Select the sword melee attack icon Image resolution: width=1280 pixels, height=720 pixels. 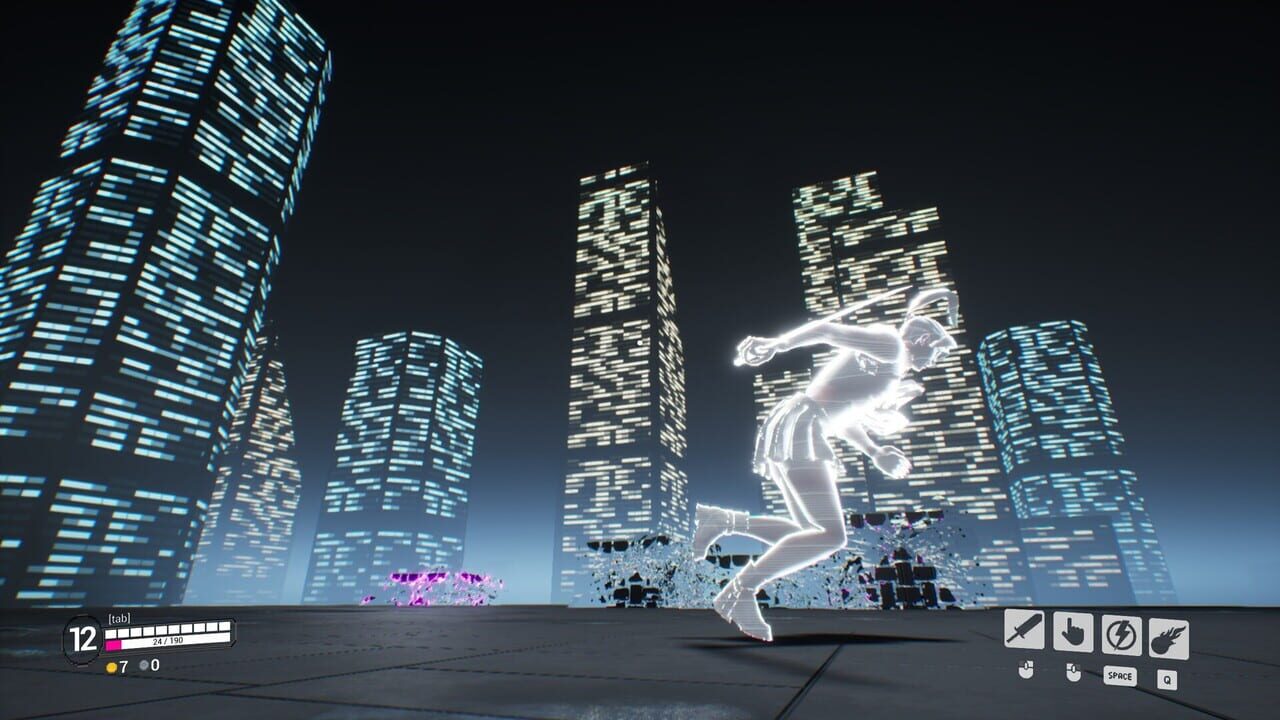pyautogui.click(x=1024, y=630)
